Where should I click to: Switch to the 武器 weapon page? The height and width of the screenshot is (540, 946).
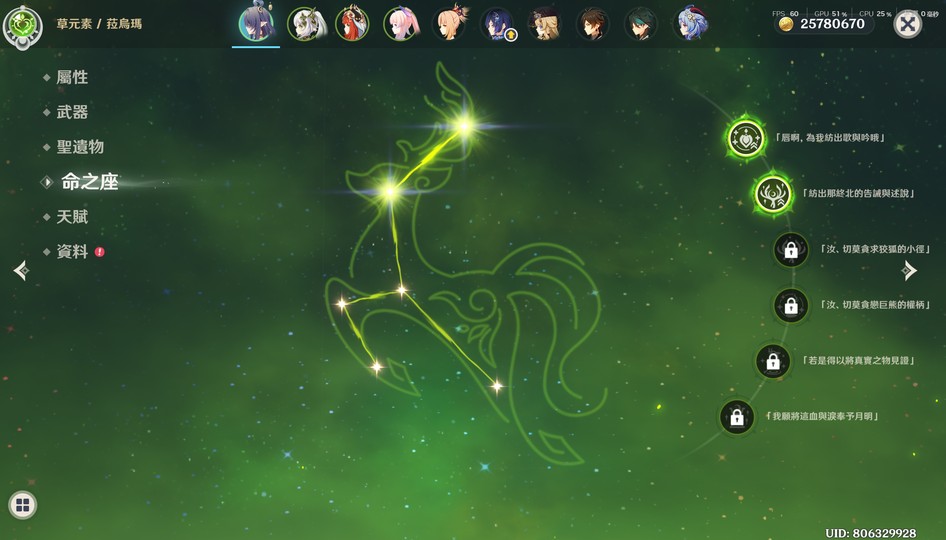click(x=72, y=113)
